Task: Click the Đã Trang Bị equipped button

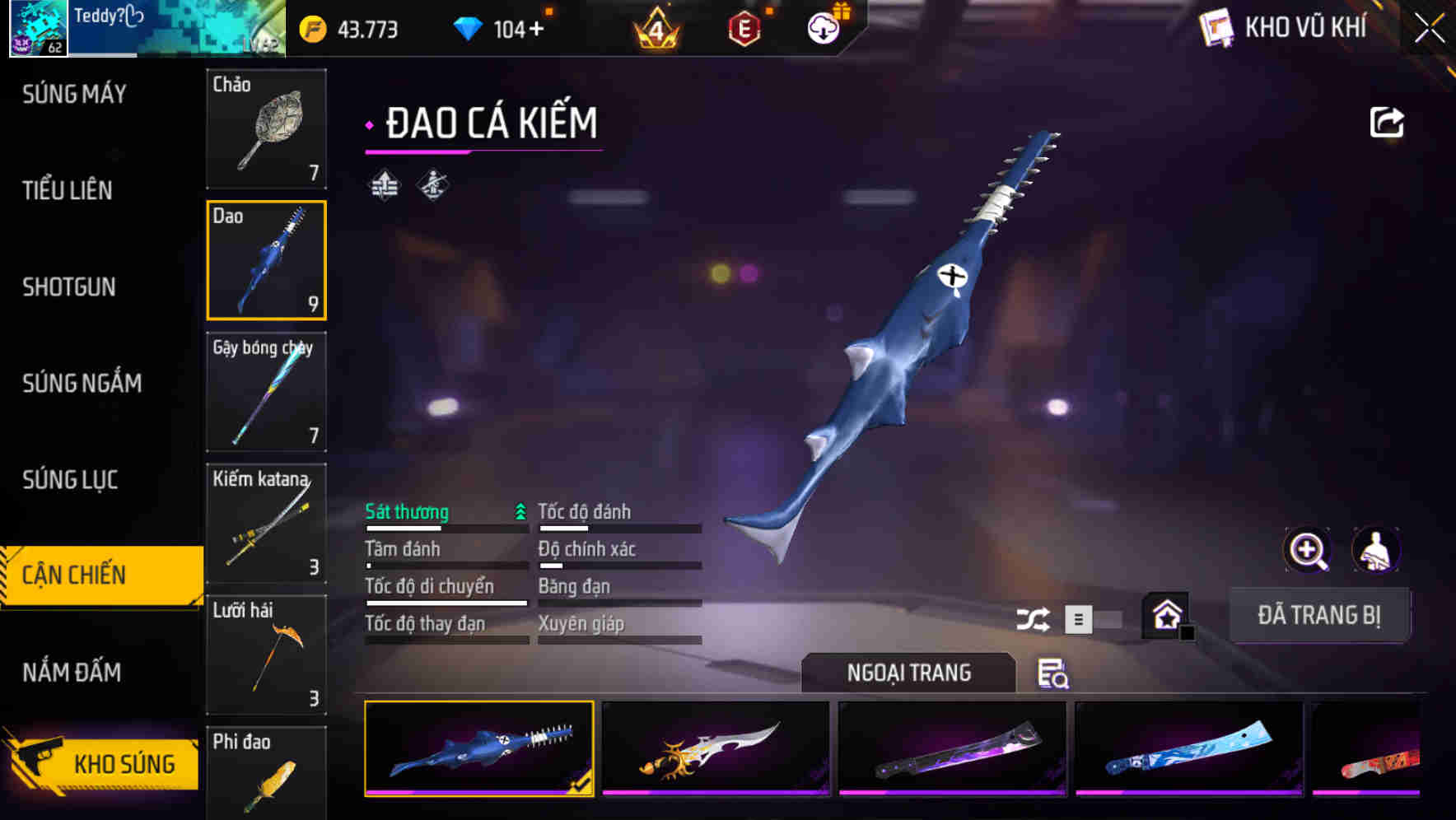Action: coord(1319,615)
